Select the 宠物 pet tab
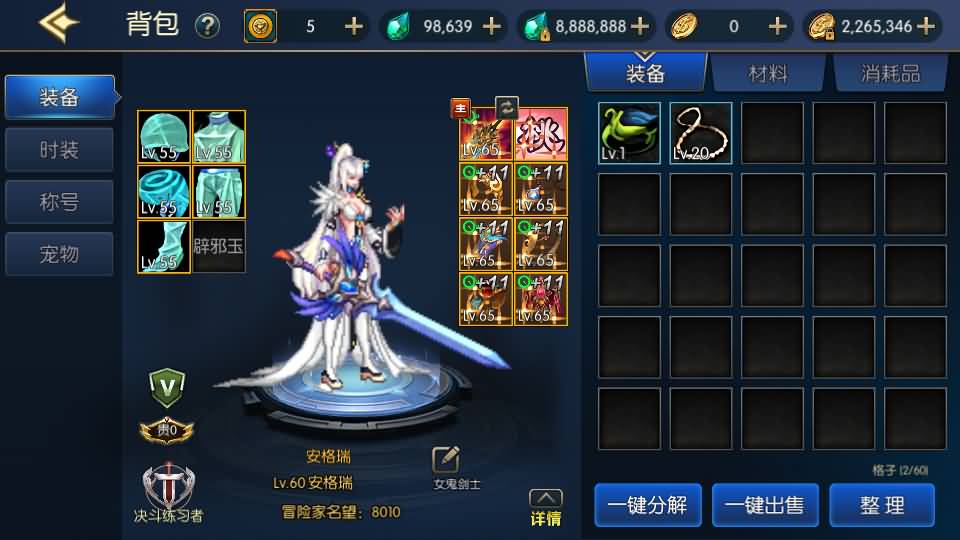This screenshot has height=540, width=960. tap(59, 254)
